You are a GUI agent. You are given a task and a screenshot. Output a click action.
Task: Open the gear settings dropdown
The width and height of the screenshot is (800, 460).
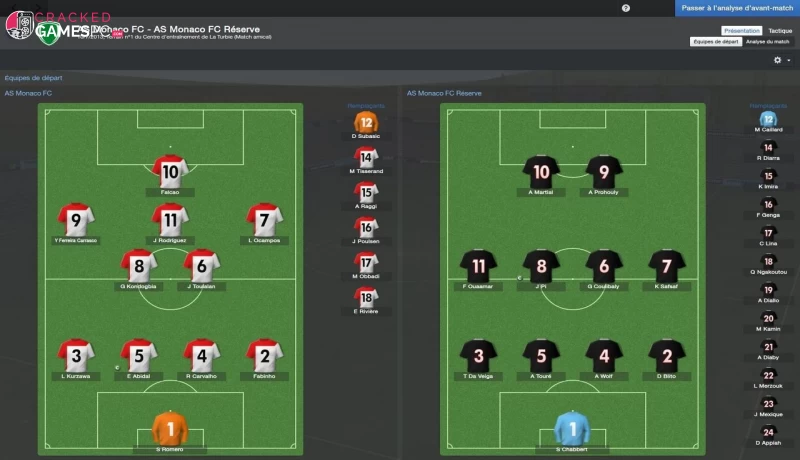(x=780, y=60)
